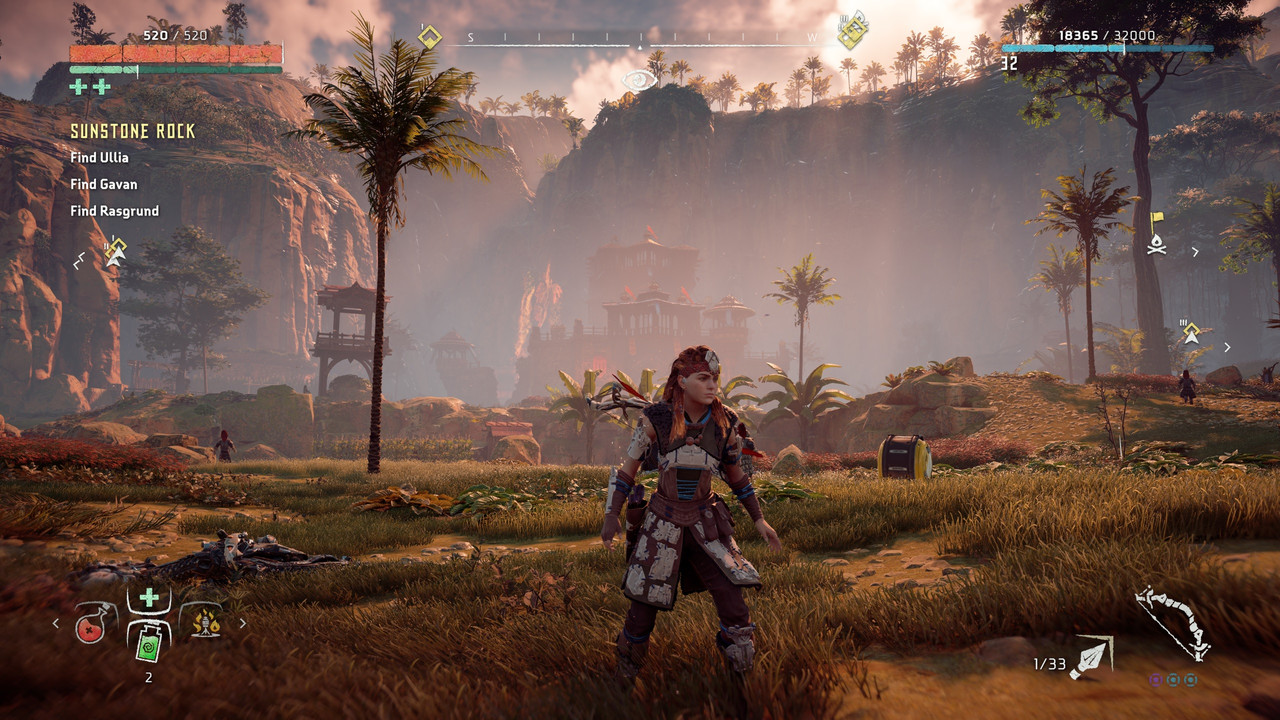
Task: Activate the medicine pouch green cross
Action: click(x=149, y=598)
